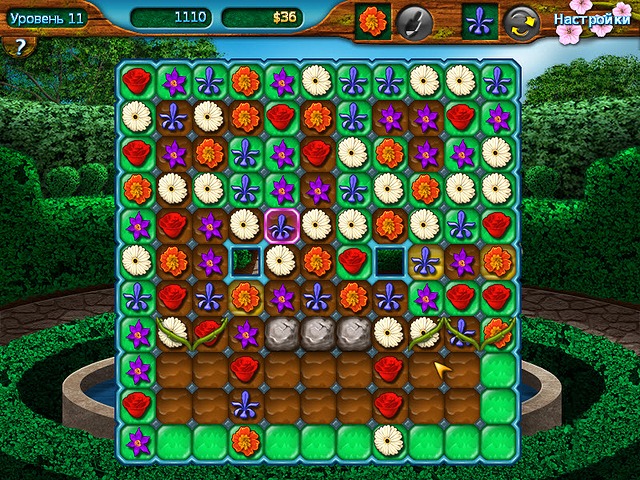
Task: Select the blue iris power-up icon
Action: (479, 21)
